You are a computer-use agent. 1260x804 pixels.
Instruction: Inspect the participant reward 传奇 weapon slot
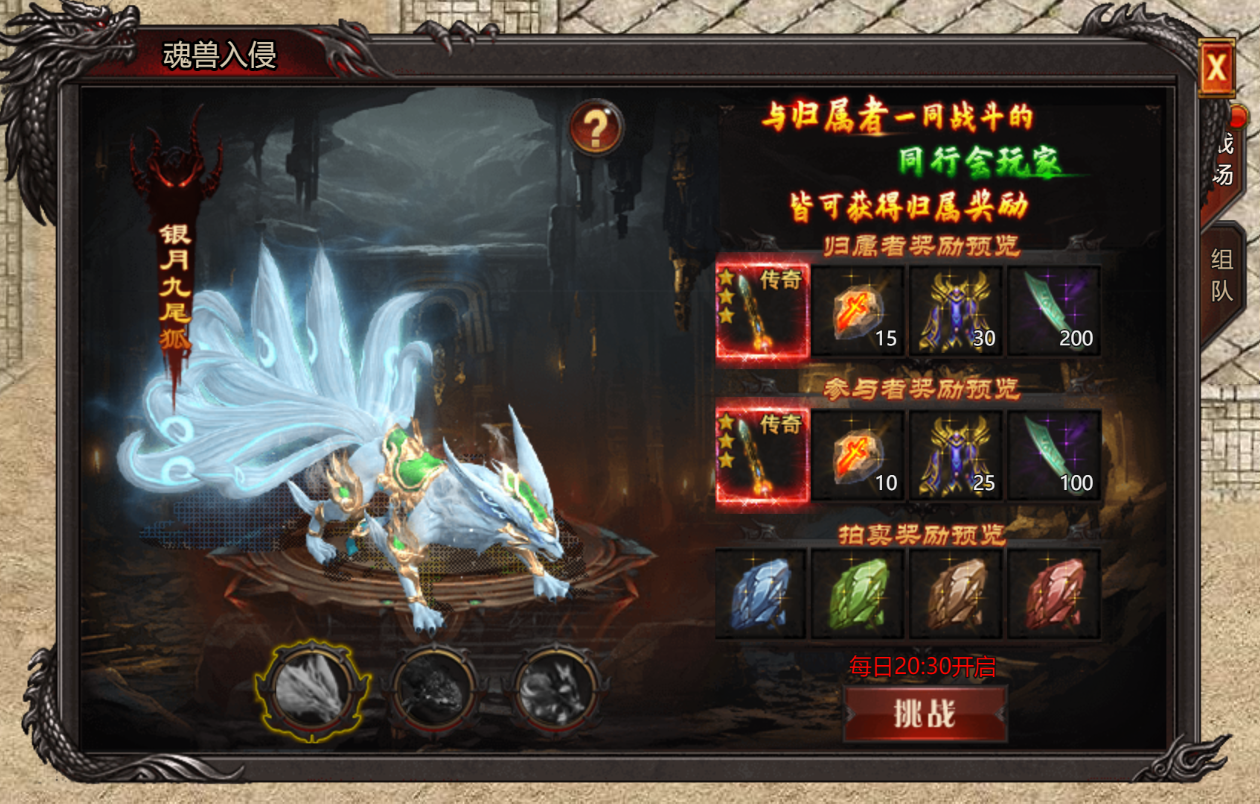click(x=762, y=455)
